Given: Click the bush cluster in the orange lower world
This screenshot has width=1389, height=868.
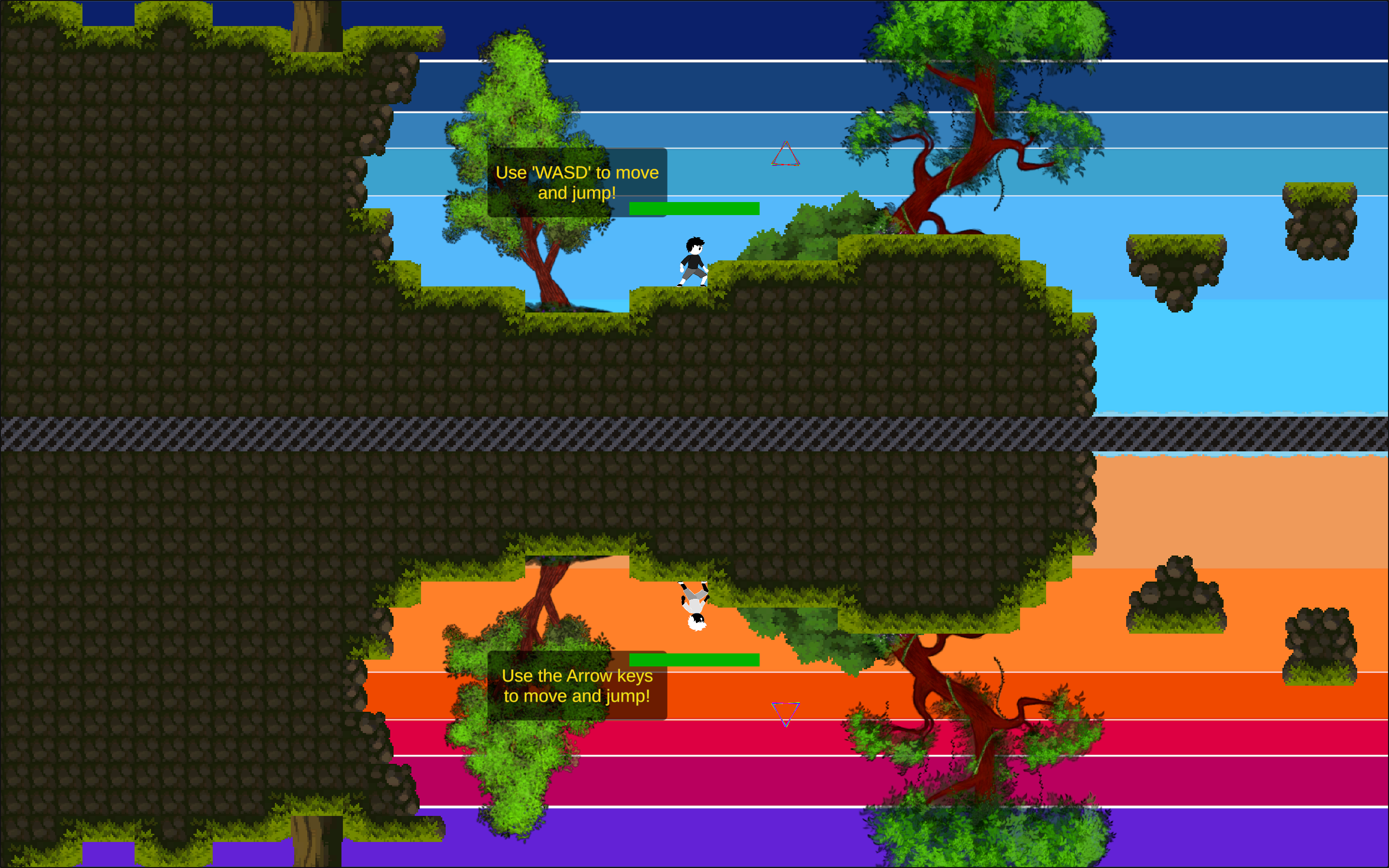Looking at the screenshot, I should click(1177, 597).
